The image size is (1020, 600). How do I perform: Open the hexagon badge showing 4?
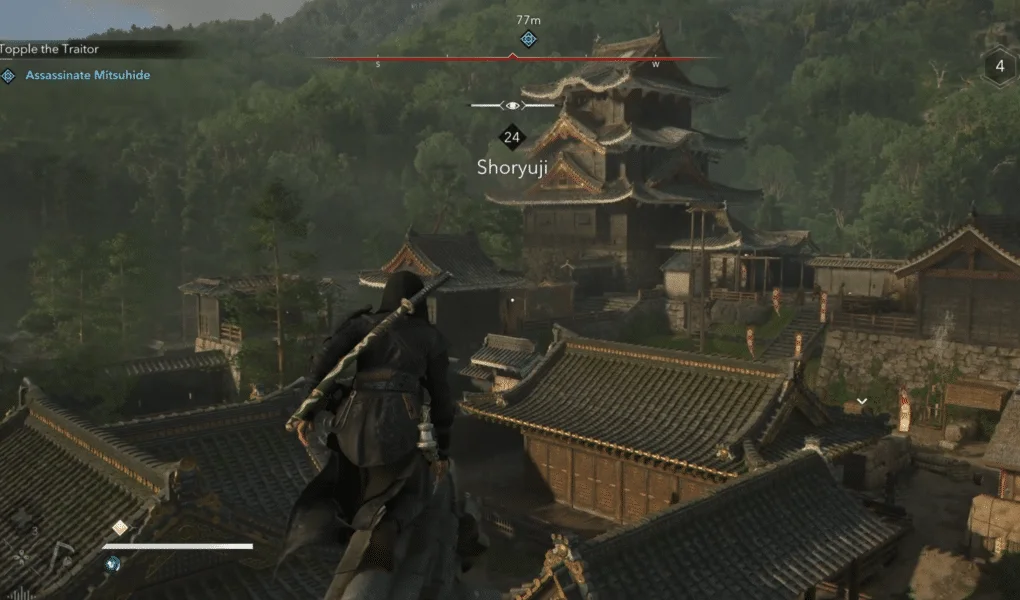click(999, 68)
